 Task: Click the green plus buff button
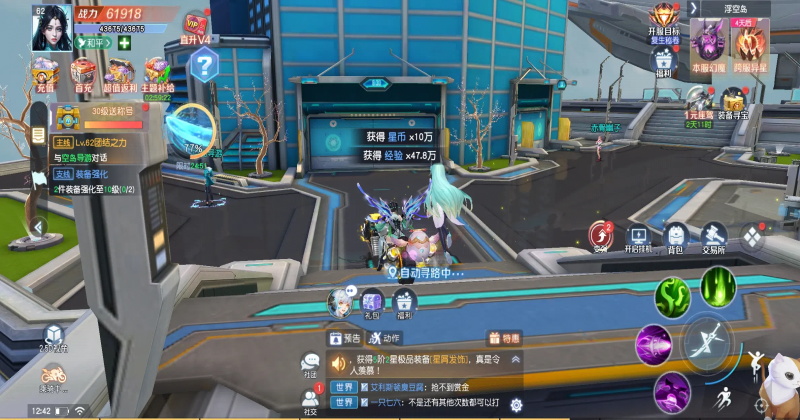click(x=124, y=43)
